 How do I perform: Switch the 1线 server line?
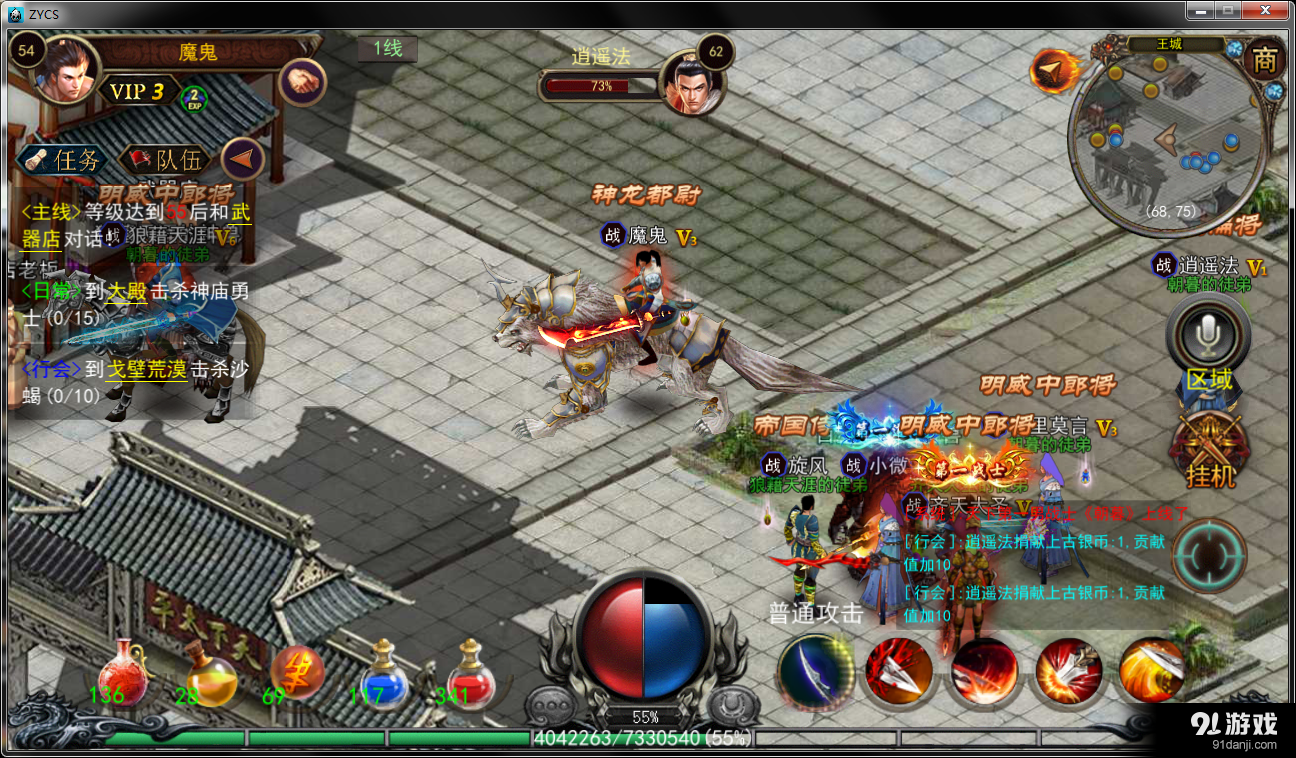(x=387, y=48)
